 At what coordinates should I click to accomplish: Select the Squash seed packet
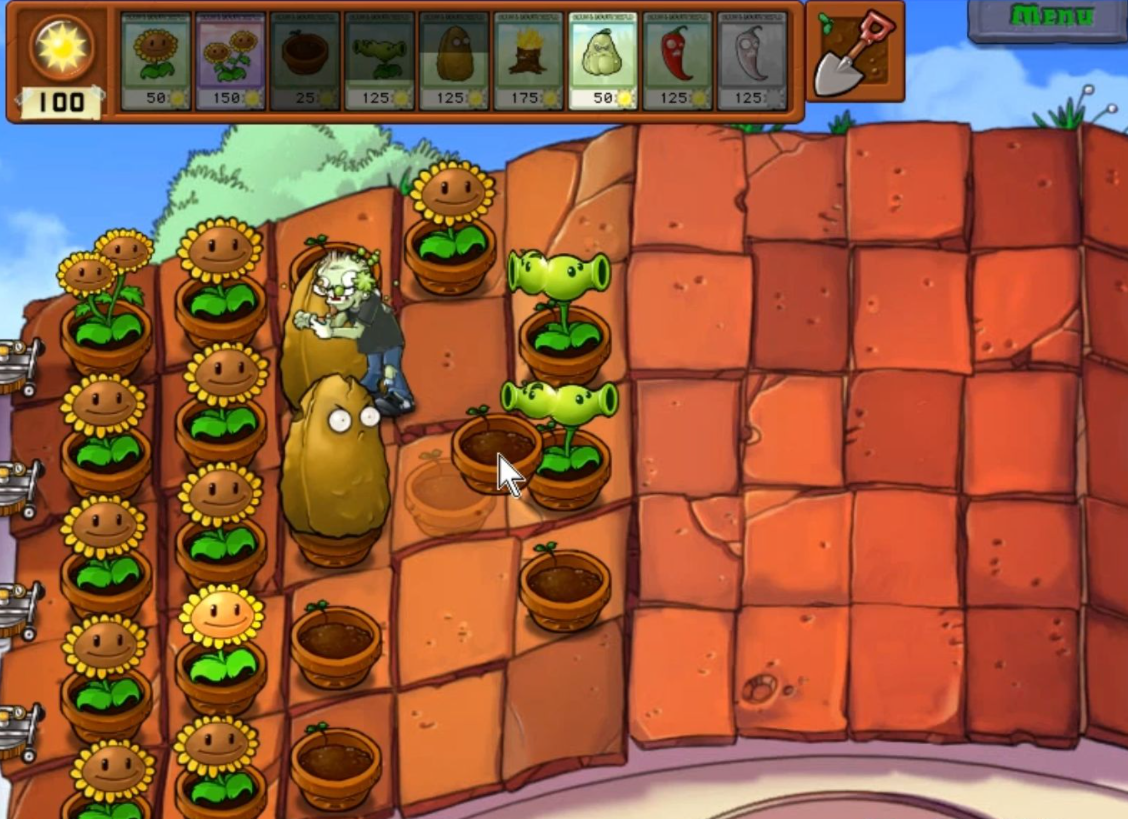coord(603,61)
